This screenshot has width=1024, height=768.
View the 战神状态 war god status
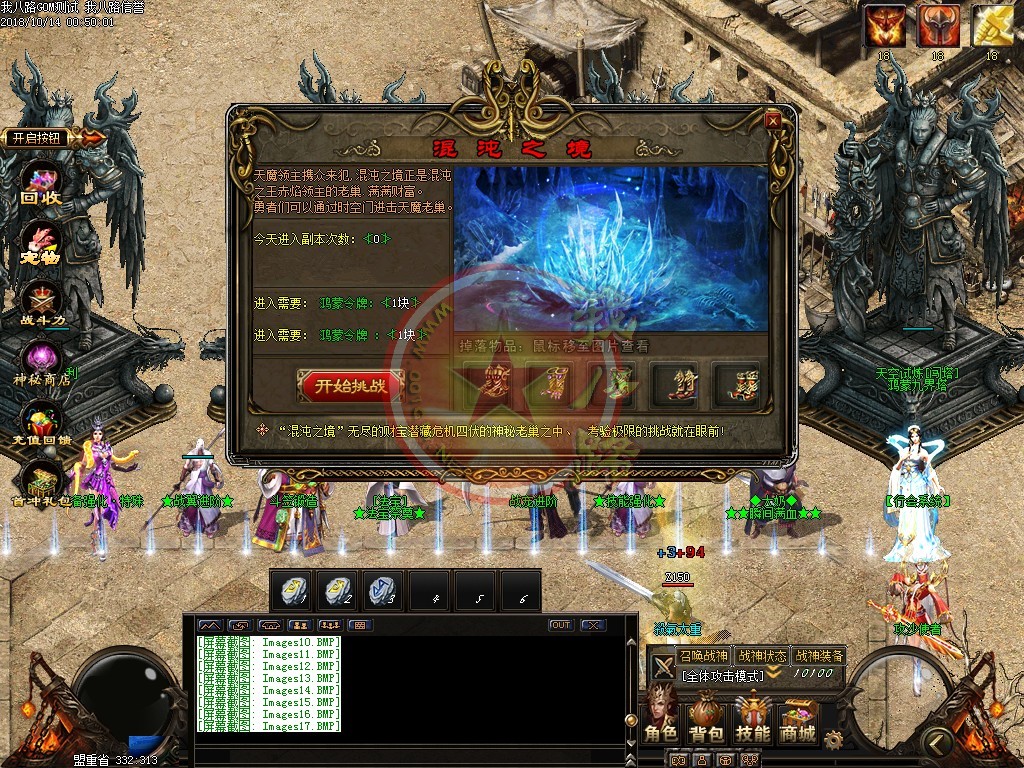pos(761,656)
